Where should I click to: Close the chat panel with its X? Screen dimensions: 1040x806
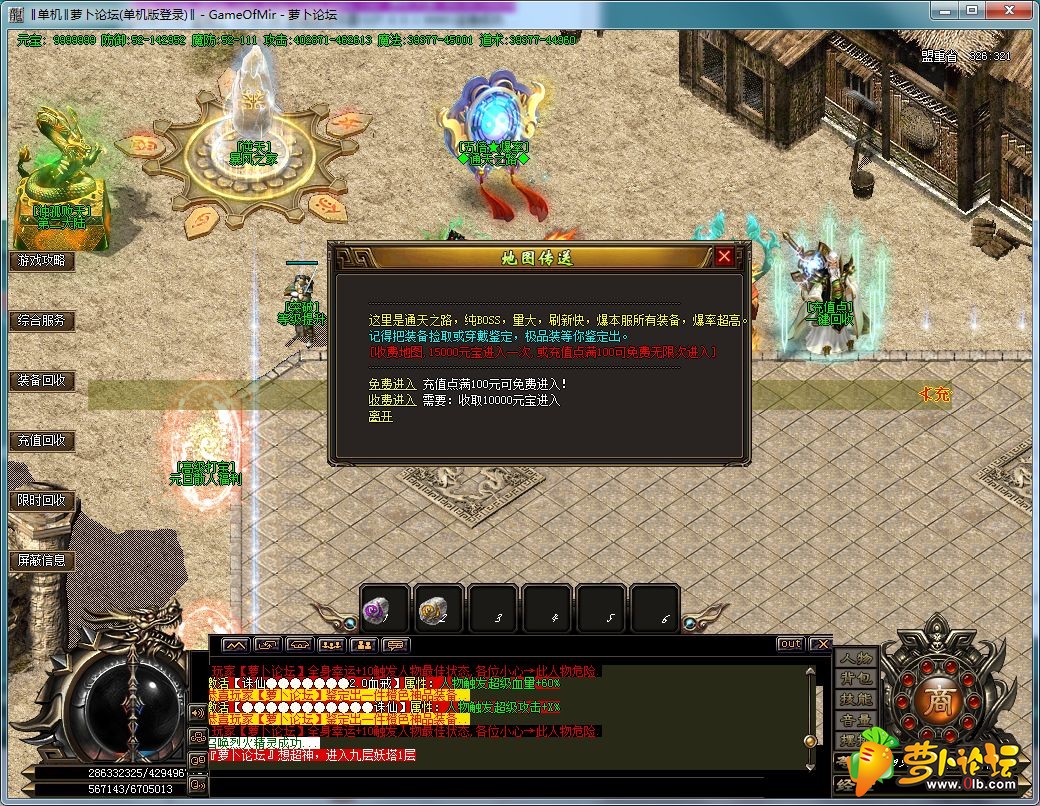tap(820, 644)
